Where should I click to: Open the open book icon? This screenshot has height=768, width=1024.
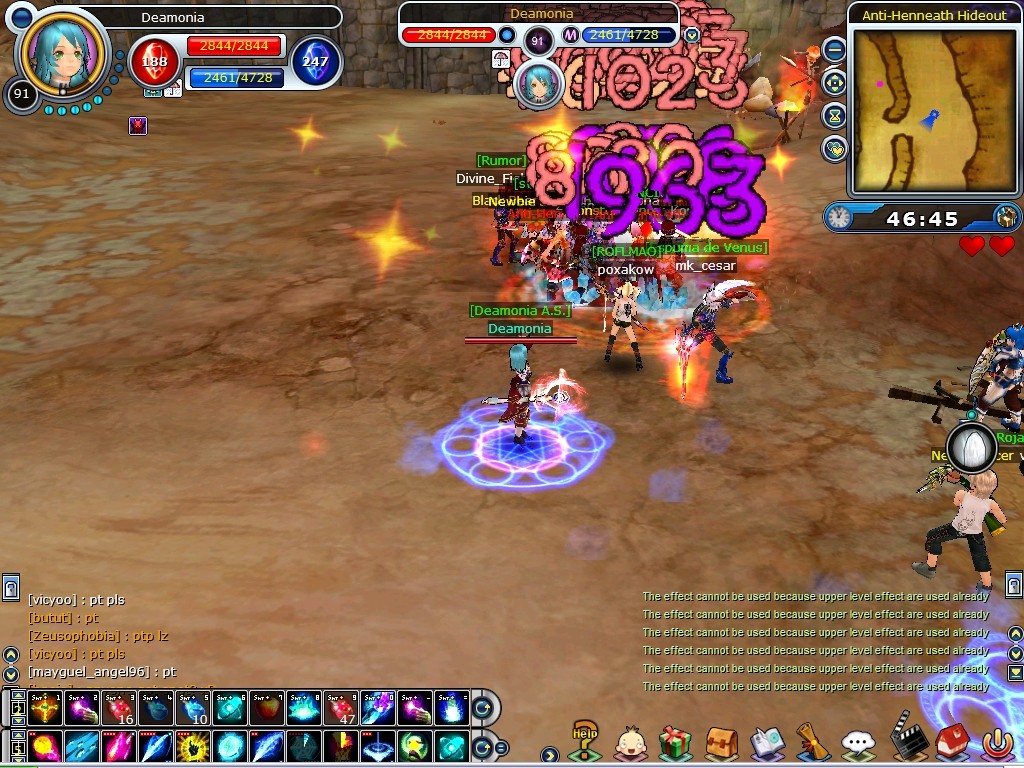tap(767, 743)
